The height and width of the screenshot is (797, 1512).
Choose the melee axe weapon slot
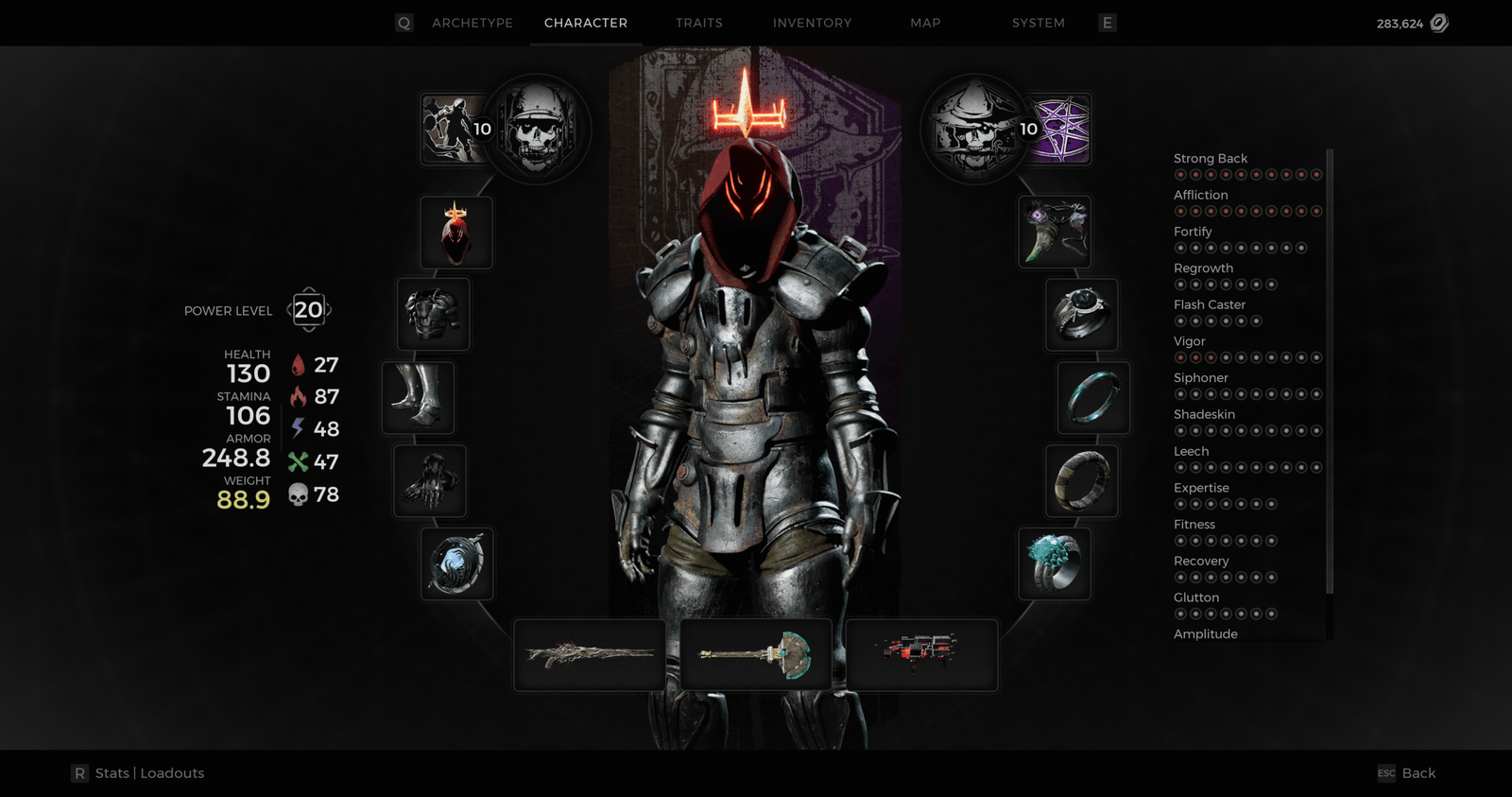click(x=756, y=655)
